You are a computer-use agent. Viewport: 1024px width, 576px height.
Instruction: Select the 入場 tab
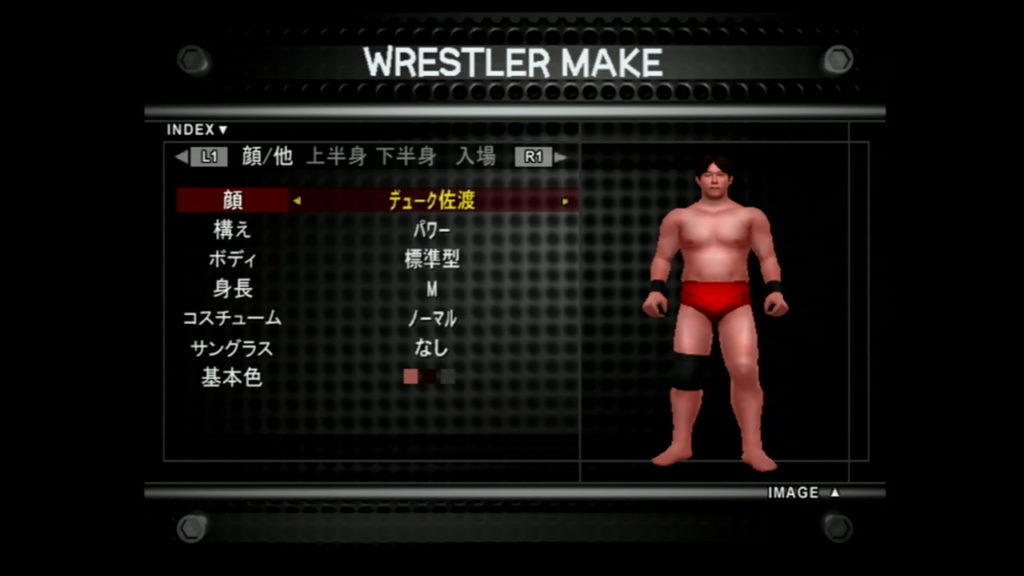476,156
